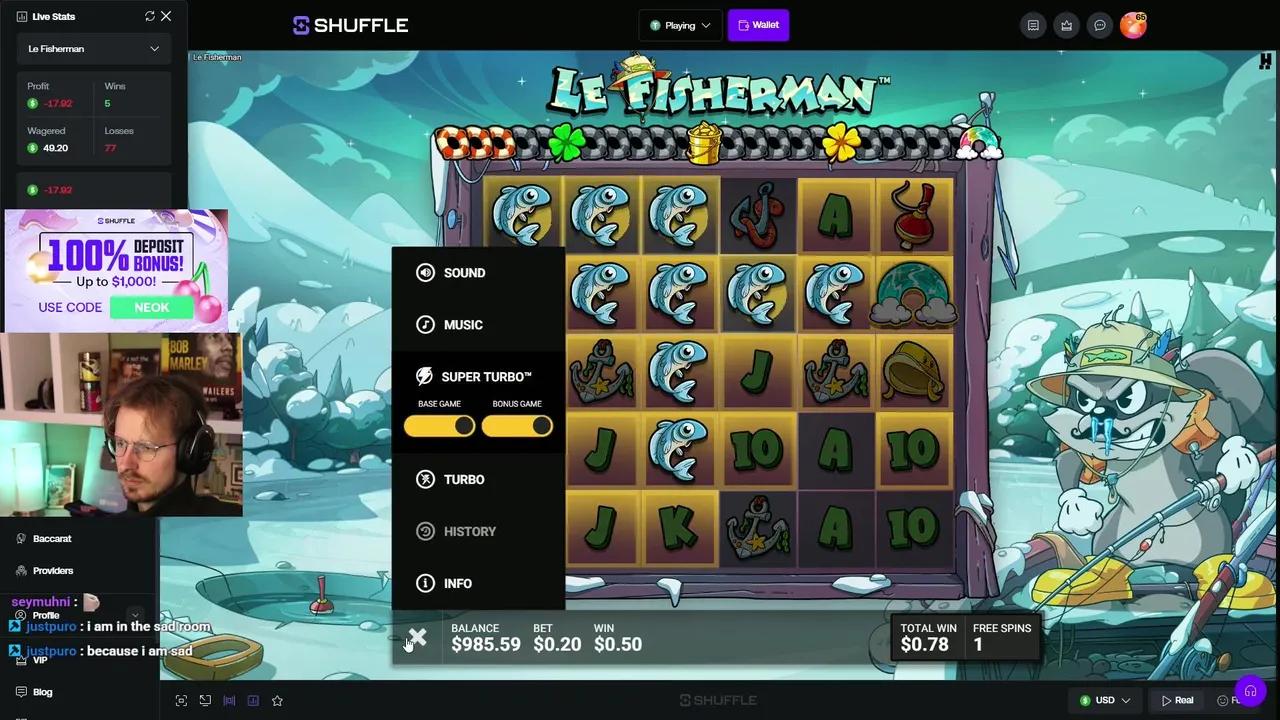Image resolution: width=1280 pixels, height=720 pixels.
Task: Disable Super Turbo for the bonus game
Action: coord(517,425)
